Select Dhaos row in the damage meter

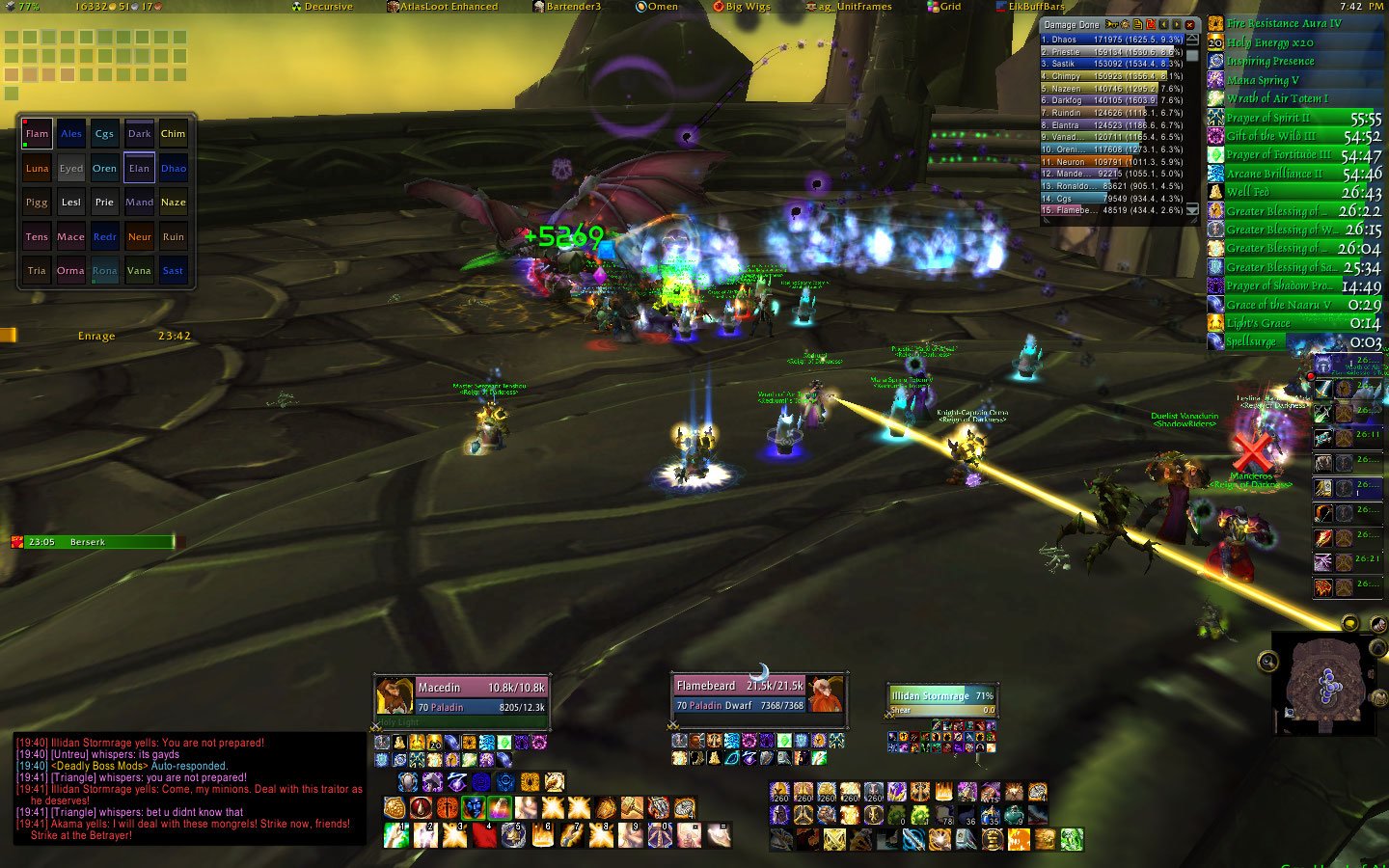tap(1111, 40)
